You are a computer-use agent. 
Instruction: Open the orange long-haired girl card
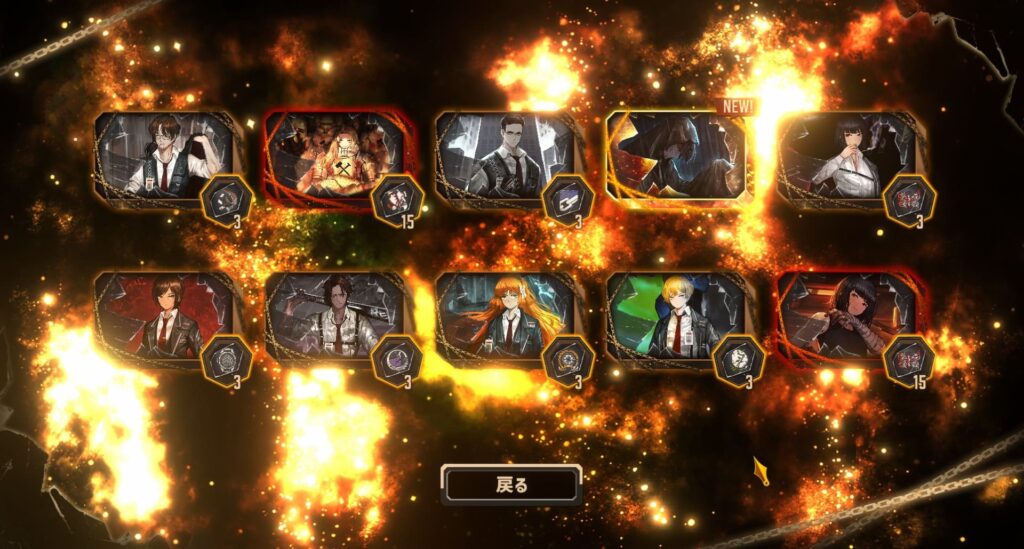tap(505, 315)
